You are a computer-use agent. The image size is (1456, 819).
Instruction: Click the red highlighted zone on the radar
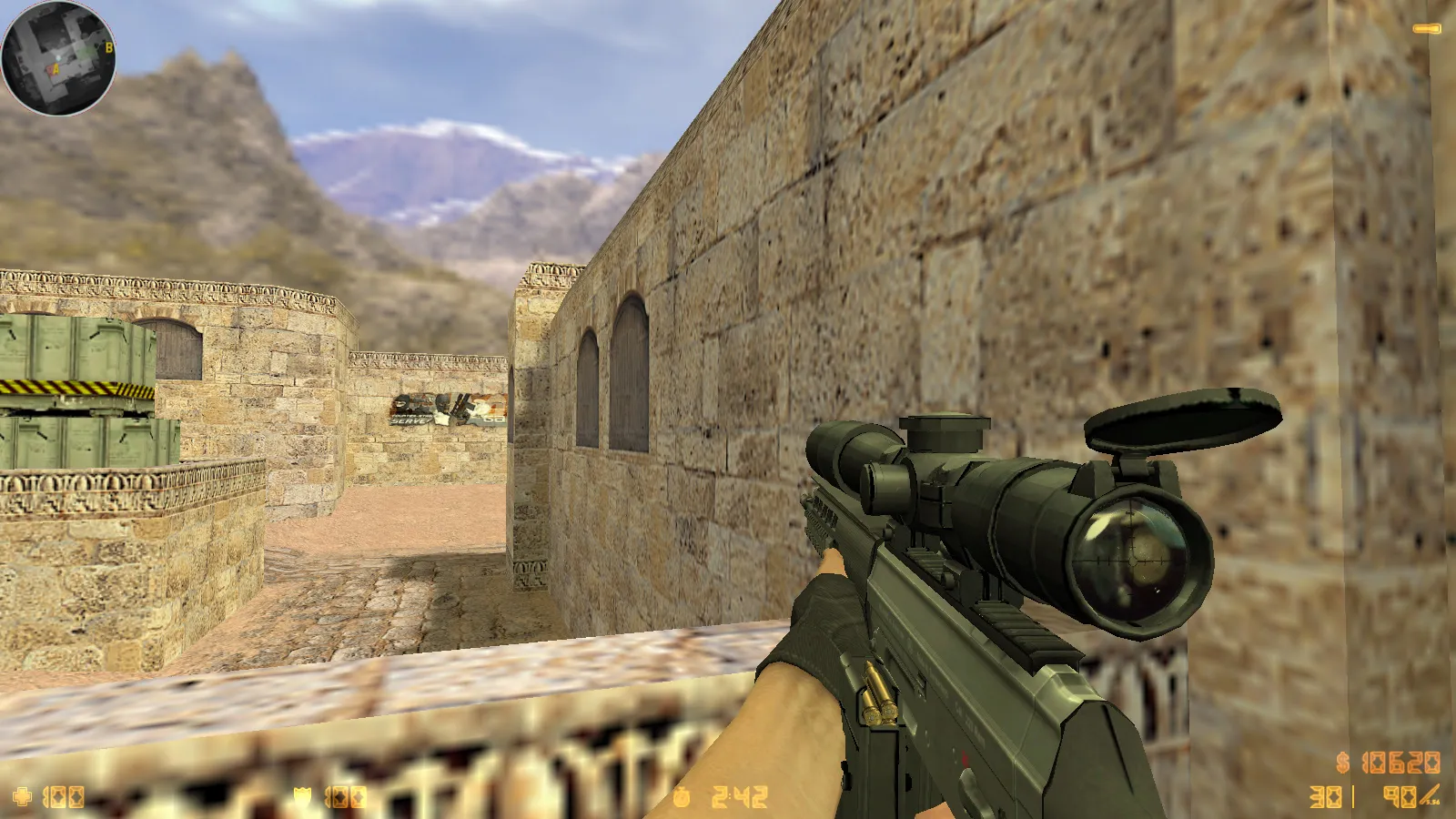pos(48,69)
